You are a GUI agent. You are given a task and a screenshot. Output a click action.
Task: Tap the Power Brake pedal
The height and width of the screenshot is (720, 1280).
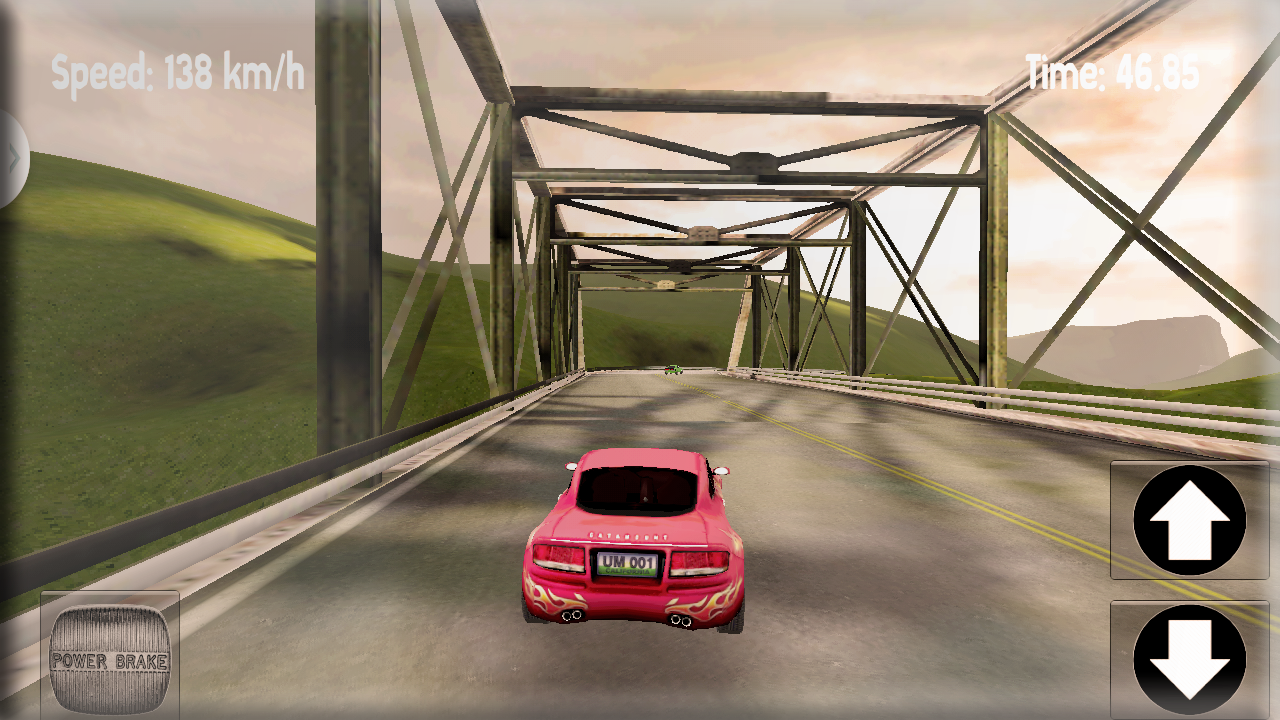(x=109, y=657)
